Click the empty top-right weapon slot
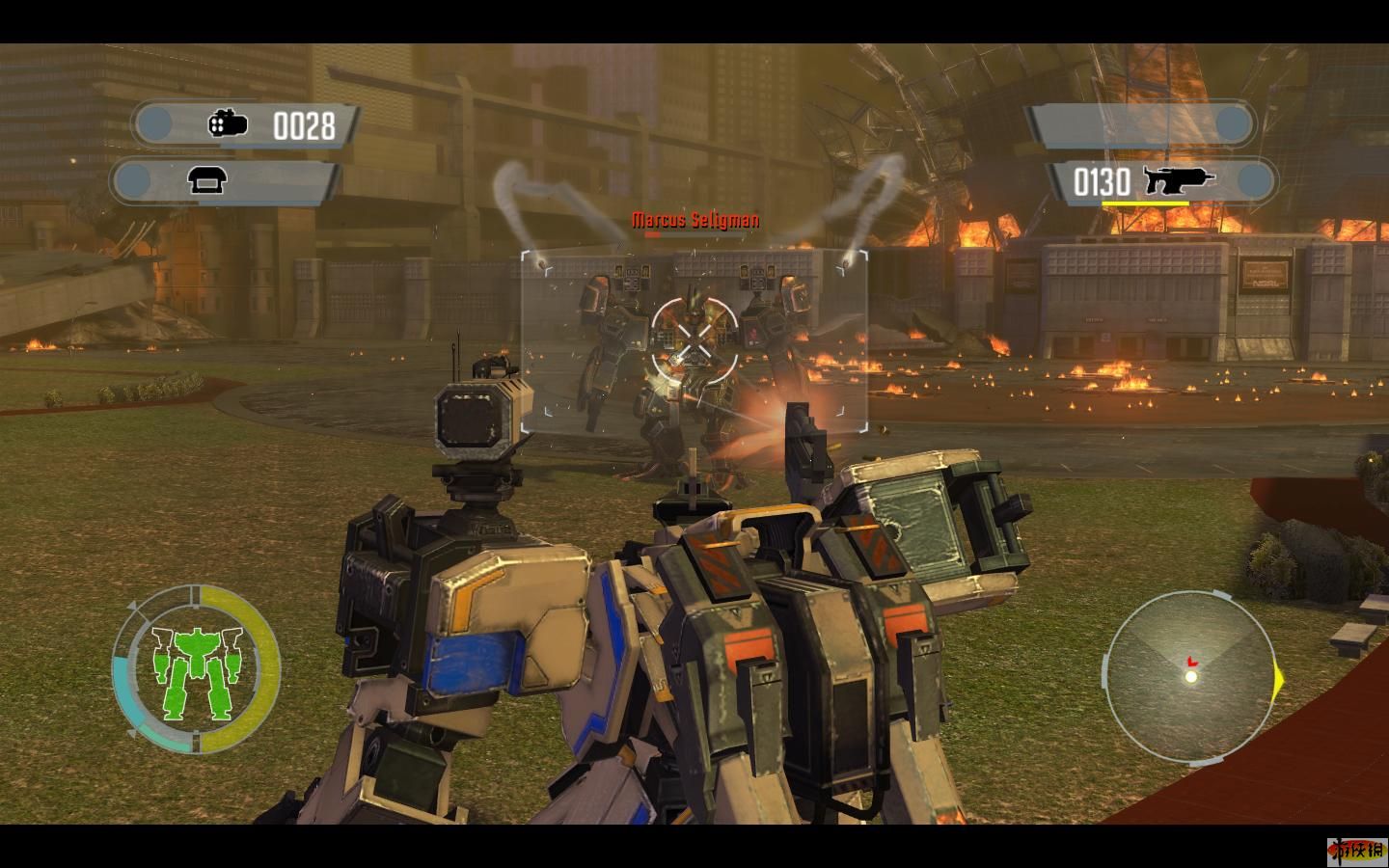The image size is (1389, 868). coord(1143,123)
